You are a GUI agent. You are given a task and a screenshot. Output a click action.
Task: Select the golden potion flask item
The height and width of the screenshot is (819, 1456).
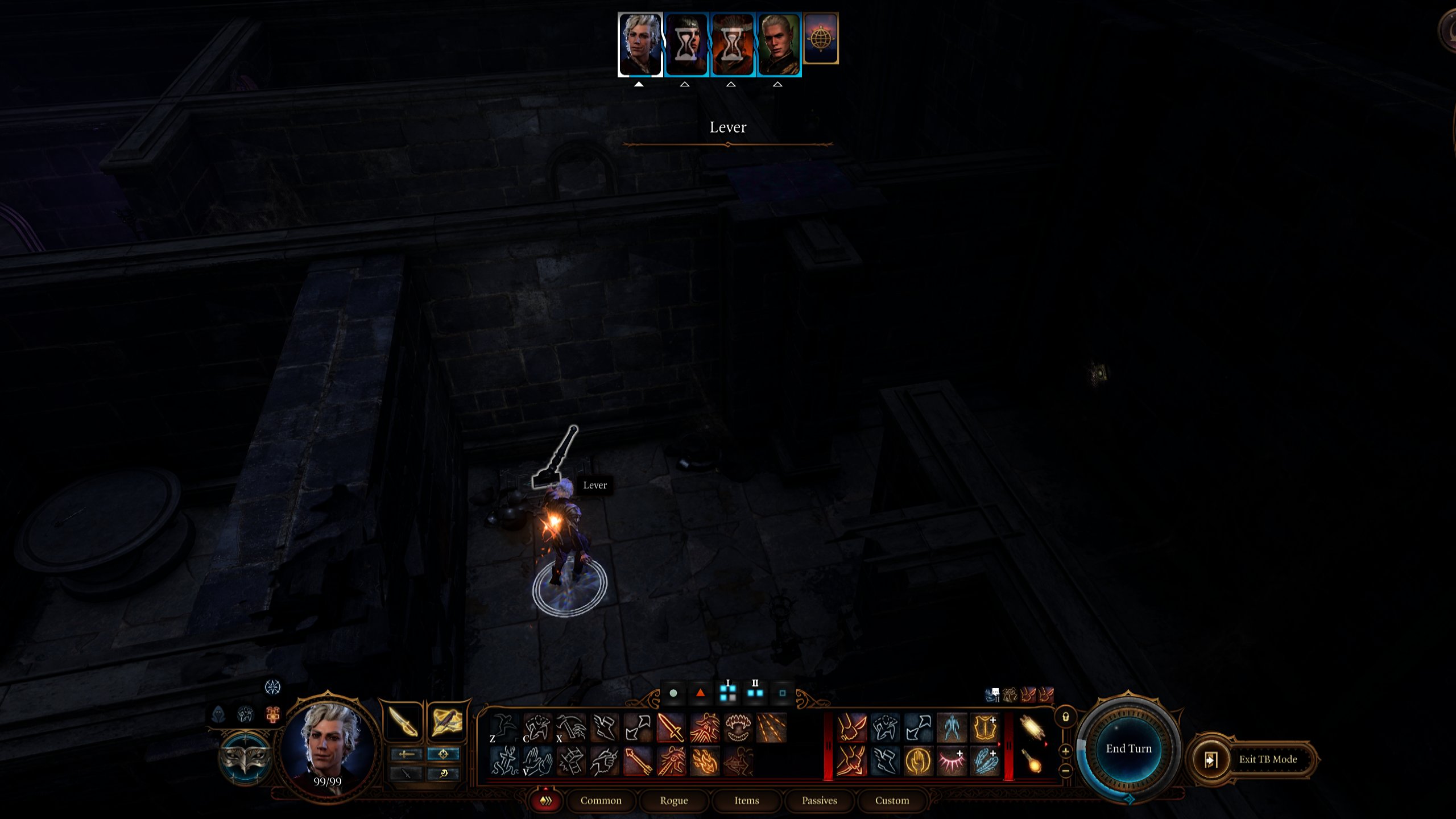1032,762
